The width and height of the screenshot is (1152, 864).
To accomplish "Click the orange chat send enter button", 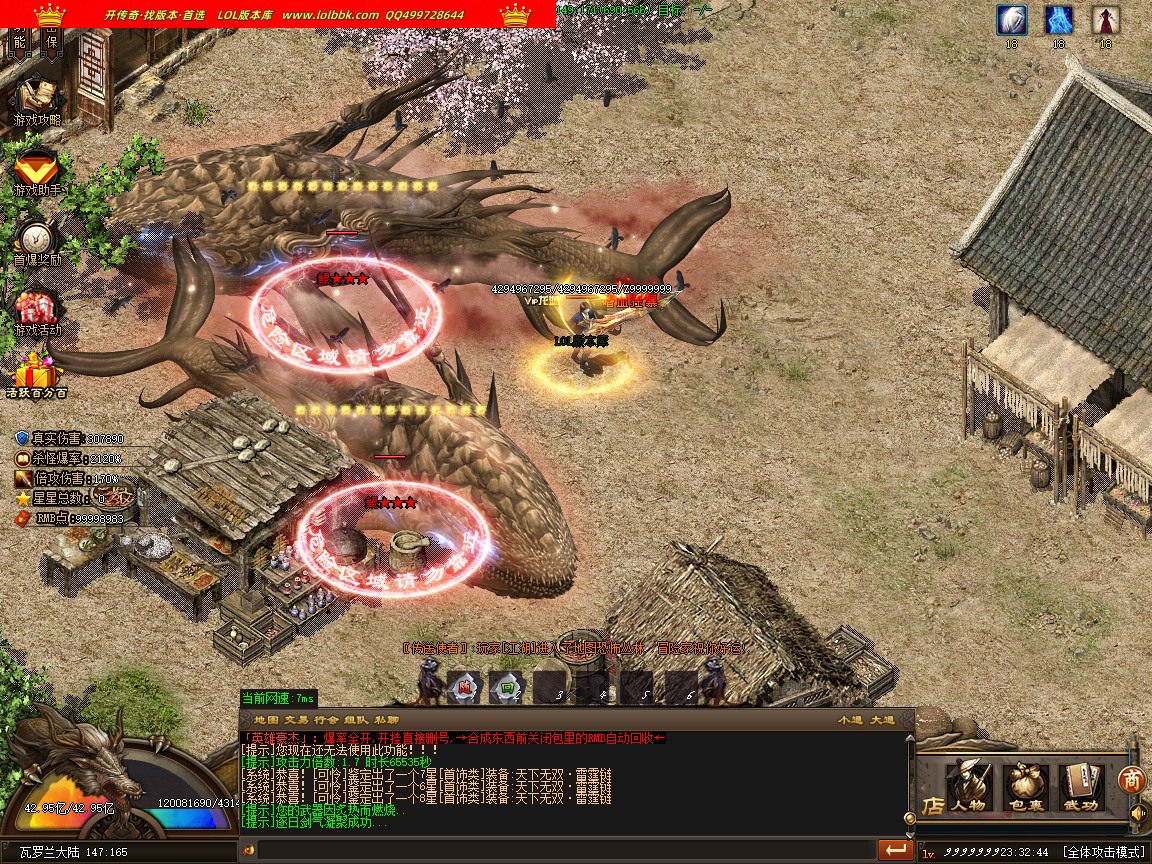I will (895, 850).
